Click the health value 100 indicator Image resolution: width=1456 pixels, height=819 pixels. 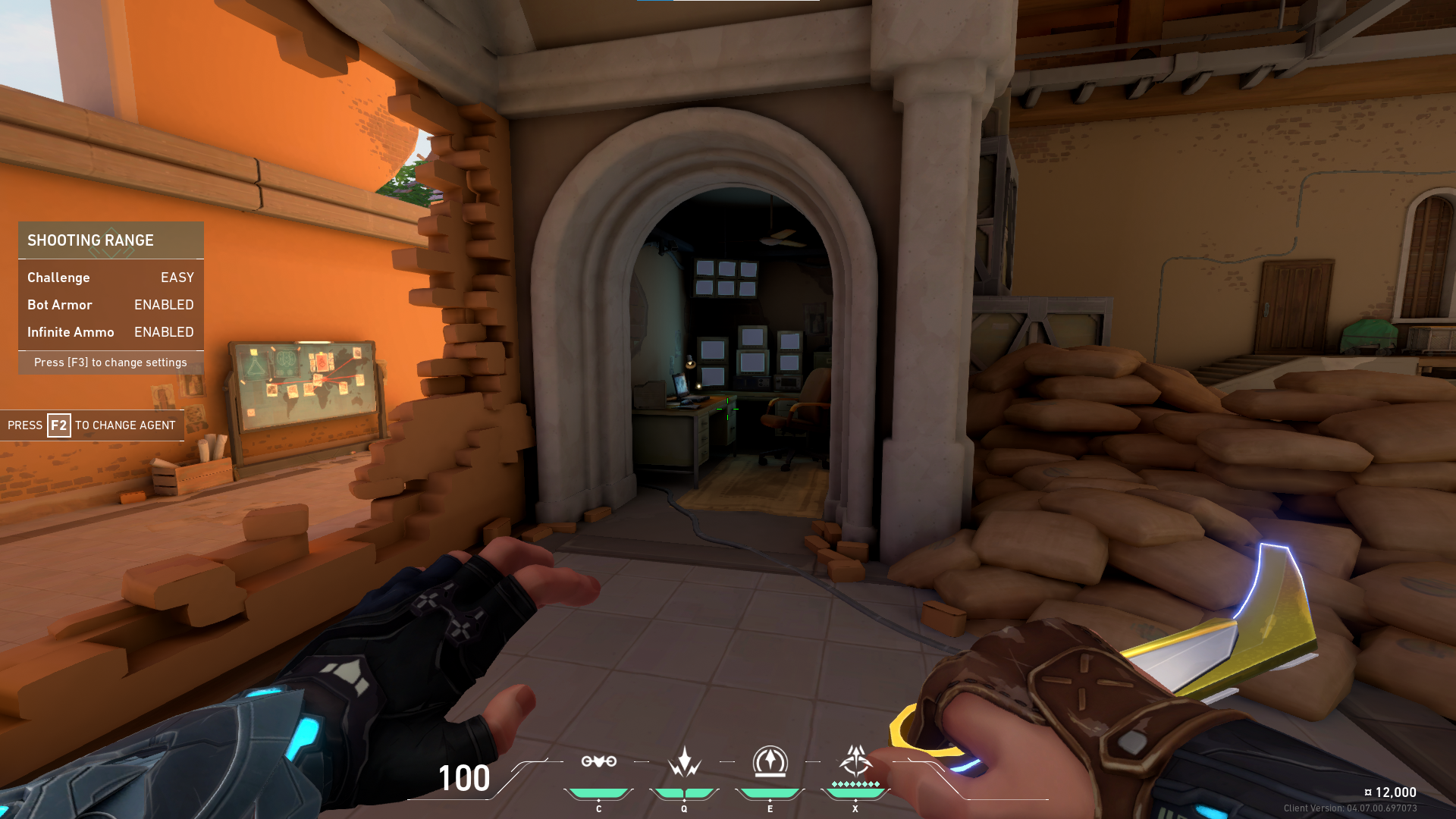463,778
